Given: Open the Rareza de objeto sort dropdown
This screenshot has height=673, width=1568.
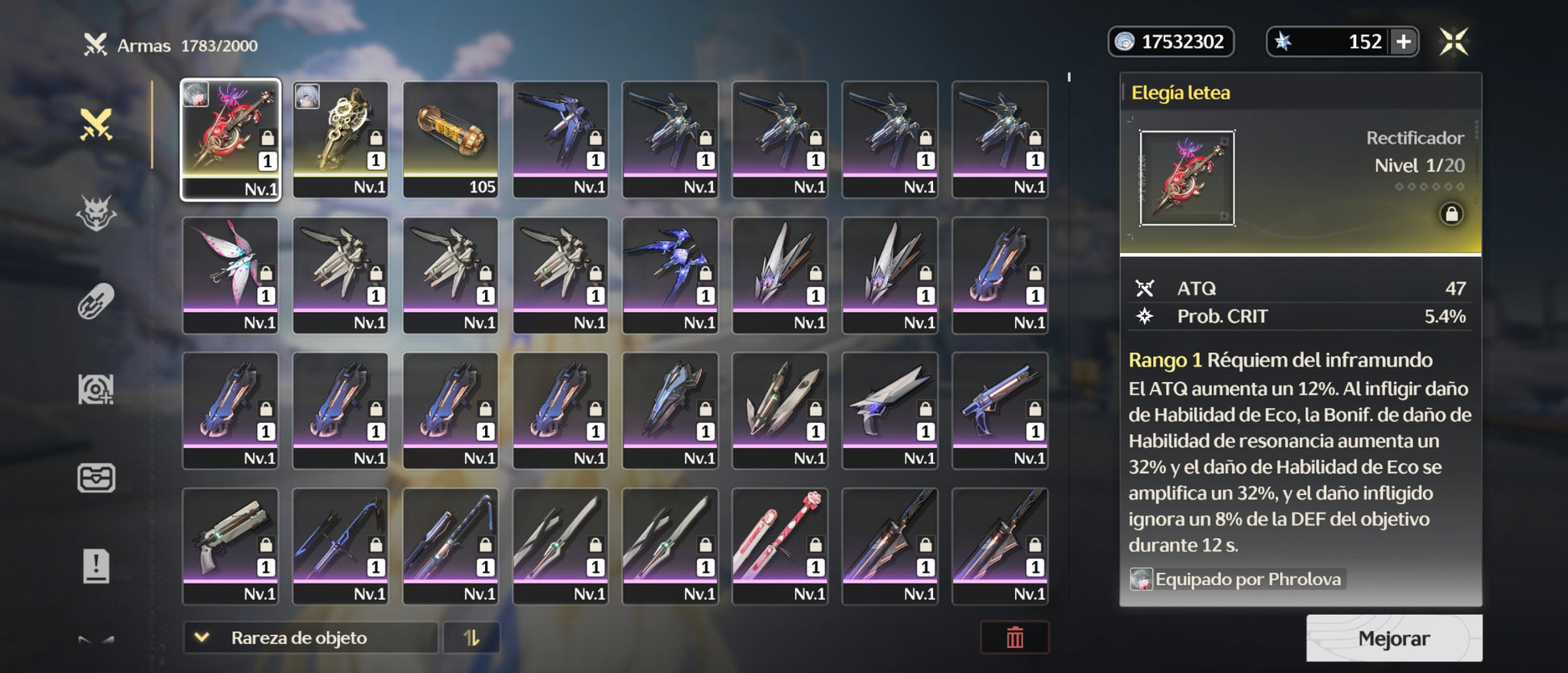Looking at the screenshot, I should (x=310, y=638).
